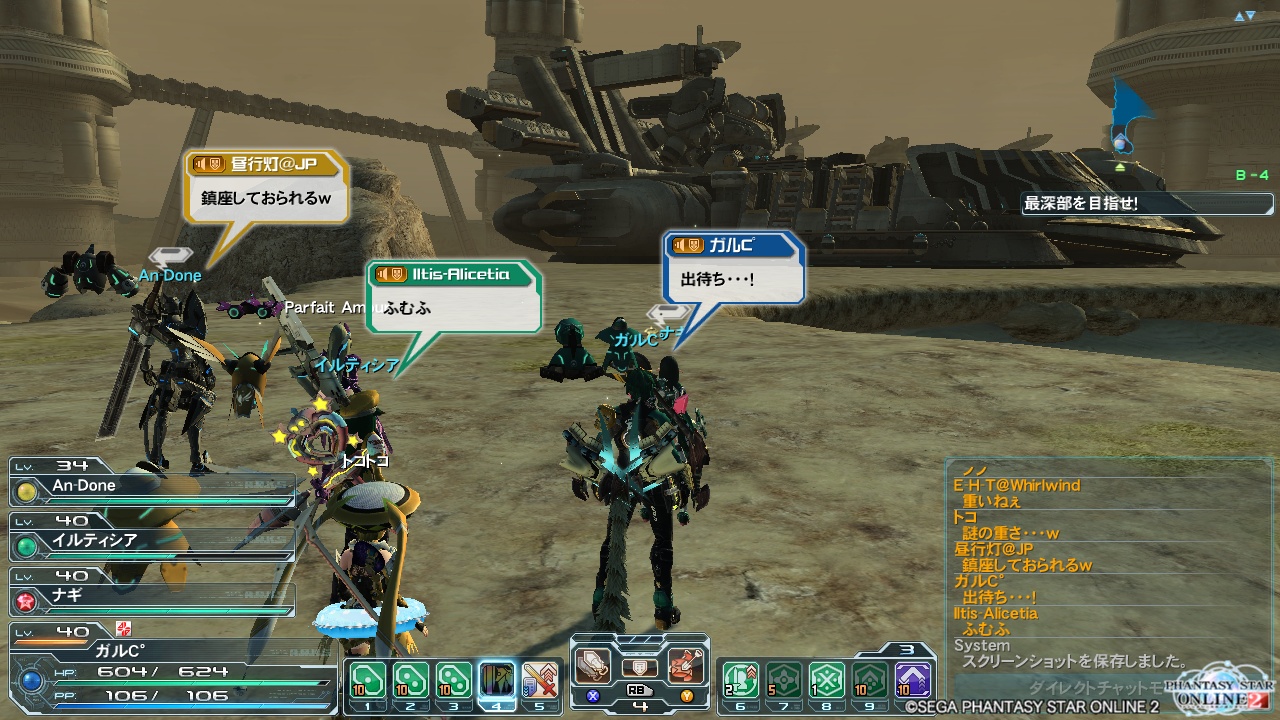Select party member An-Done in the party list
1280x720 pixels.
click(x=152, y=487)
